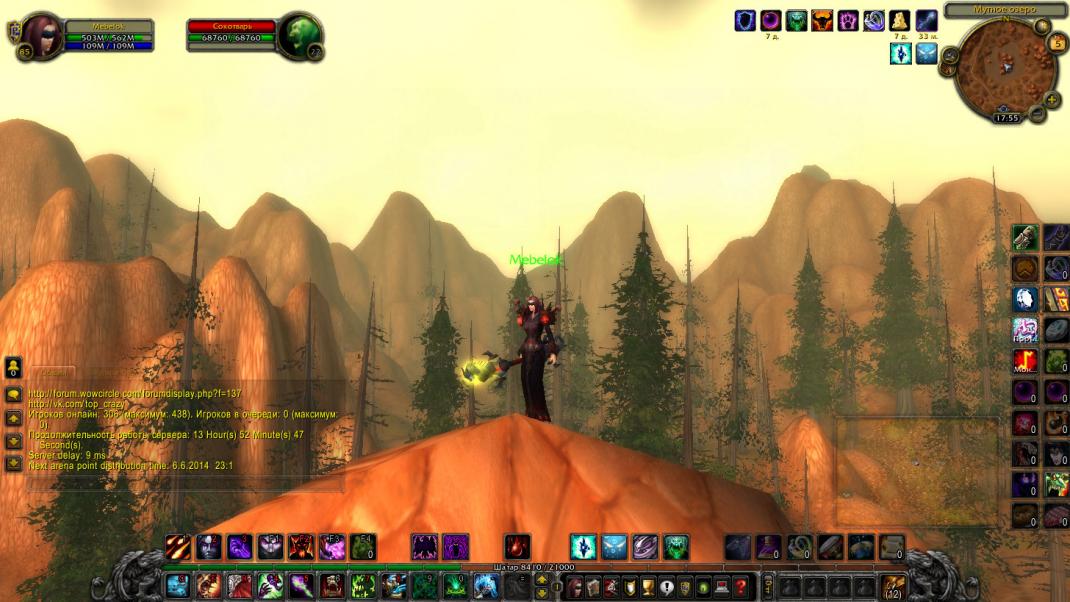Click the purple orb buff icon
1070x602 pixels.
click(771, 20)
